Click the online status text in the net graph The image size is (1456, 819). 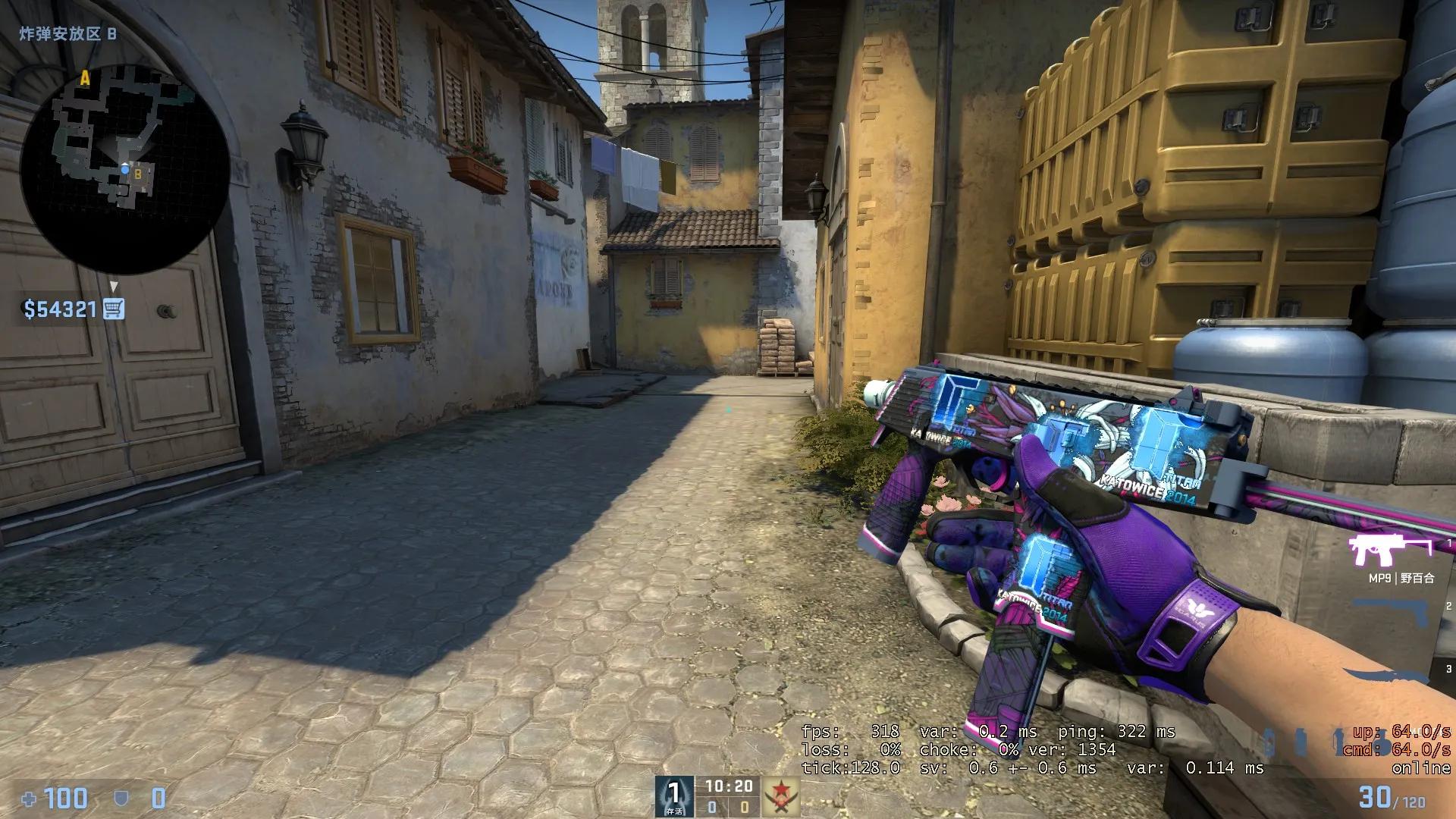pos(1423,769)
